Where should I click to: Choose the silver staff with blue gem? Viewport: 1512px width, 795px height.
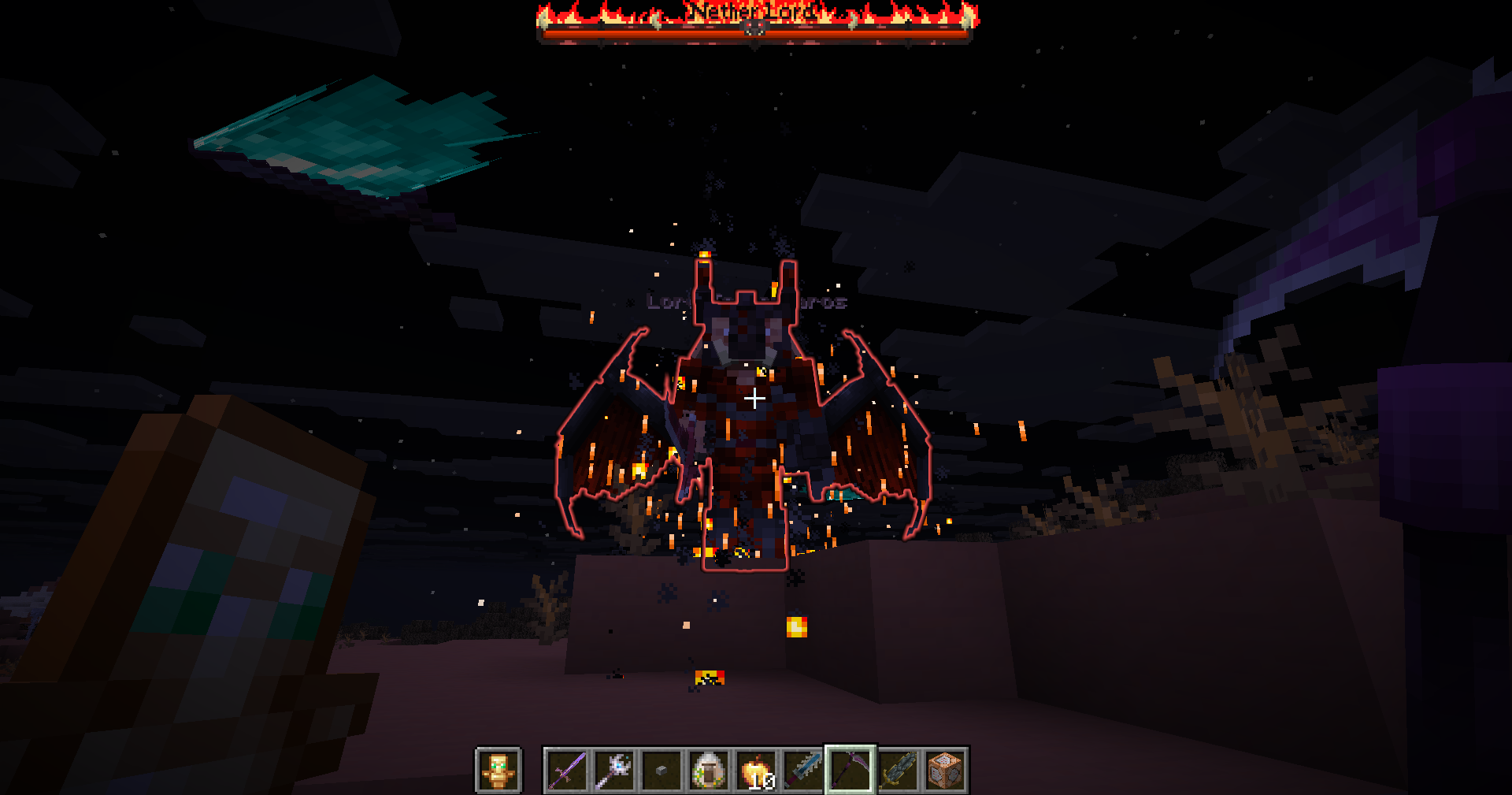(613, 770)
